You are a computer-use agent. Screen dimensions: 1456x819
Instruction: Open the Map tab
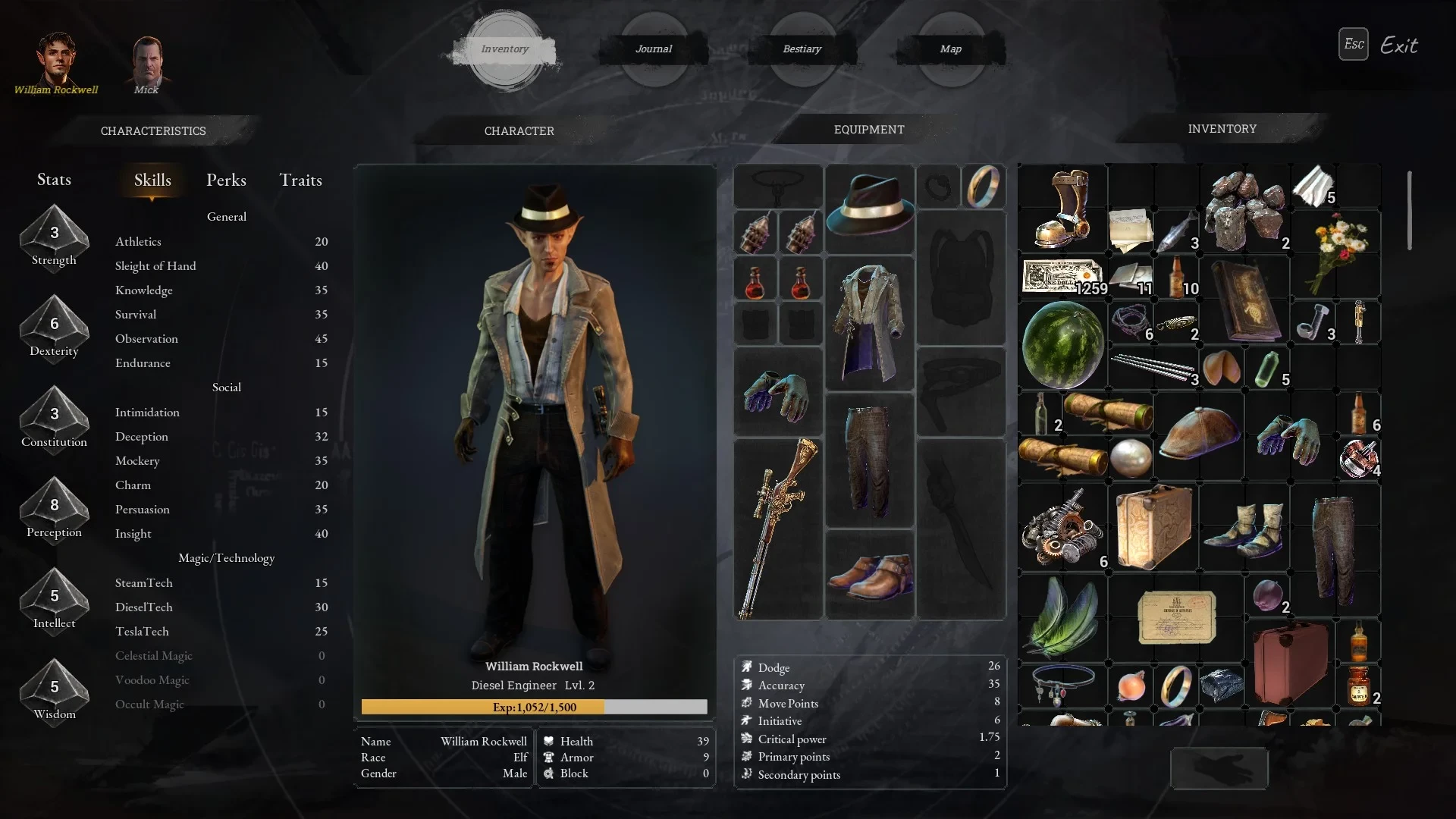point(950,49)
